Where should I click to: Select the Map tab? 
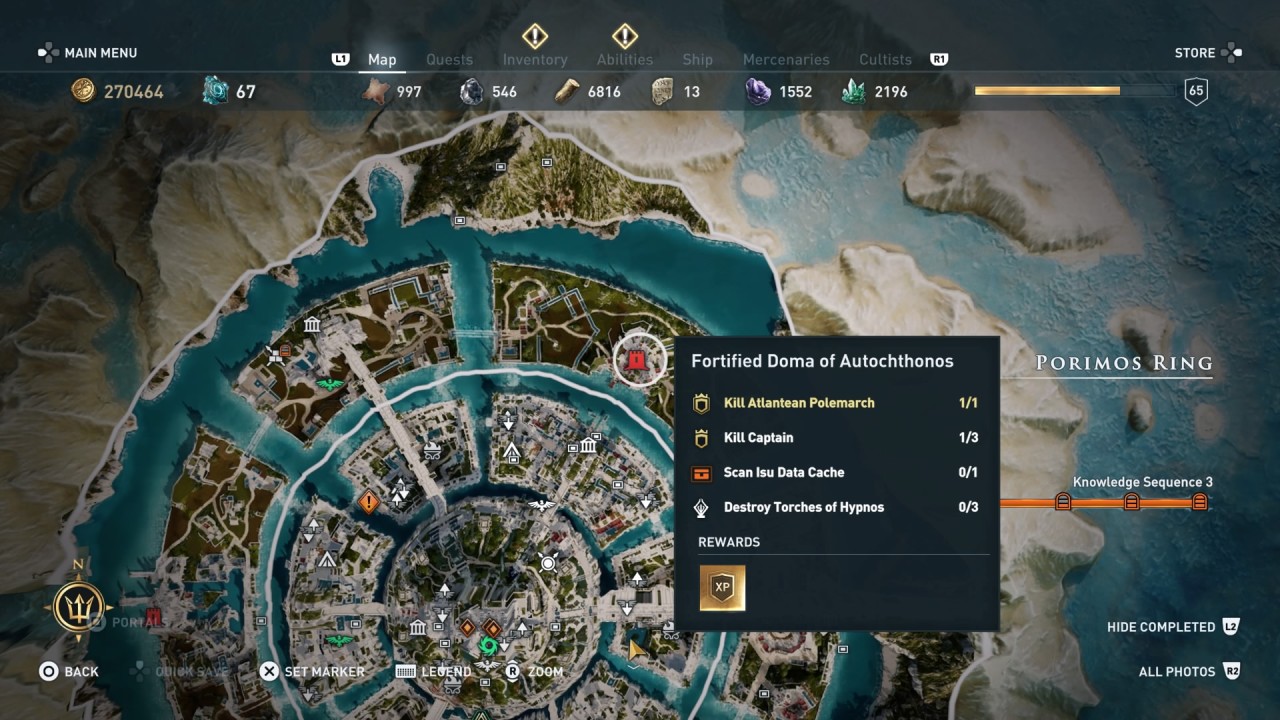(x=382, y=60)
